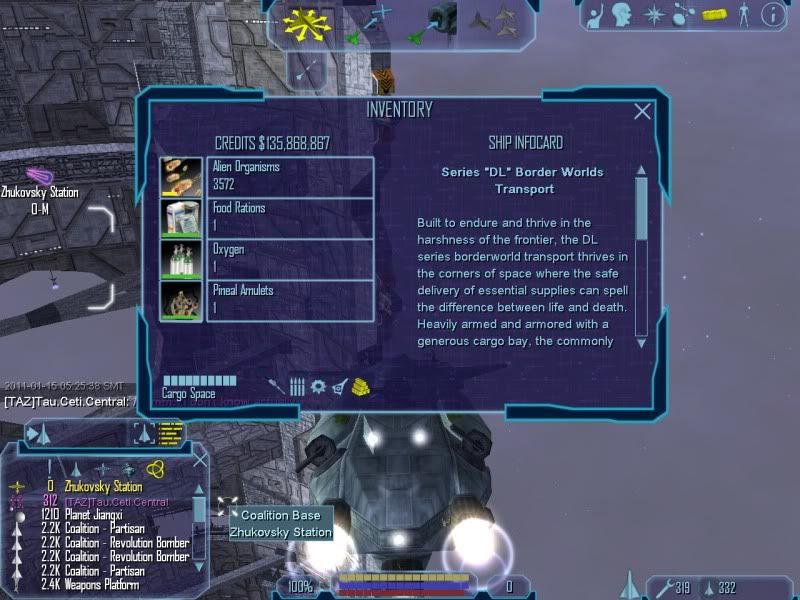The height and width of the screenshot is (600, 800).
Task: Open the nav map compass-star icon
Action: coord(653,15)
